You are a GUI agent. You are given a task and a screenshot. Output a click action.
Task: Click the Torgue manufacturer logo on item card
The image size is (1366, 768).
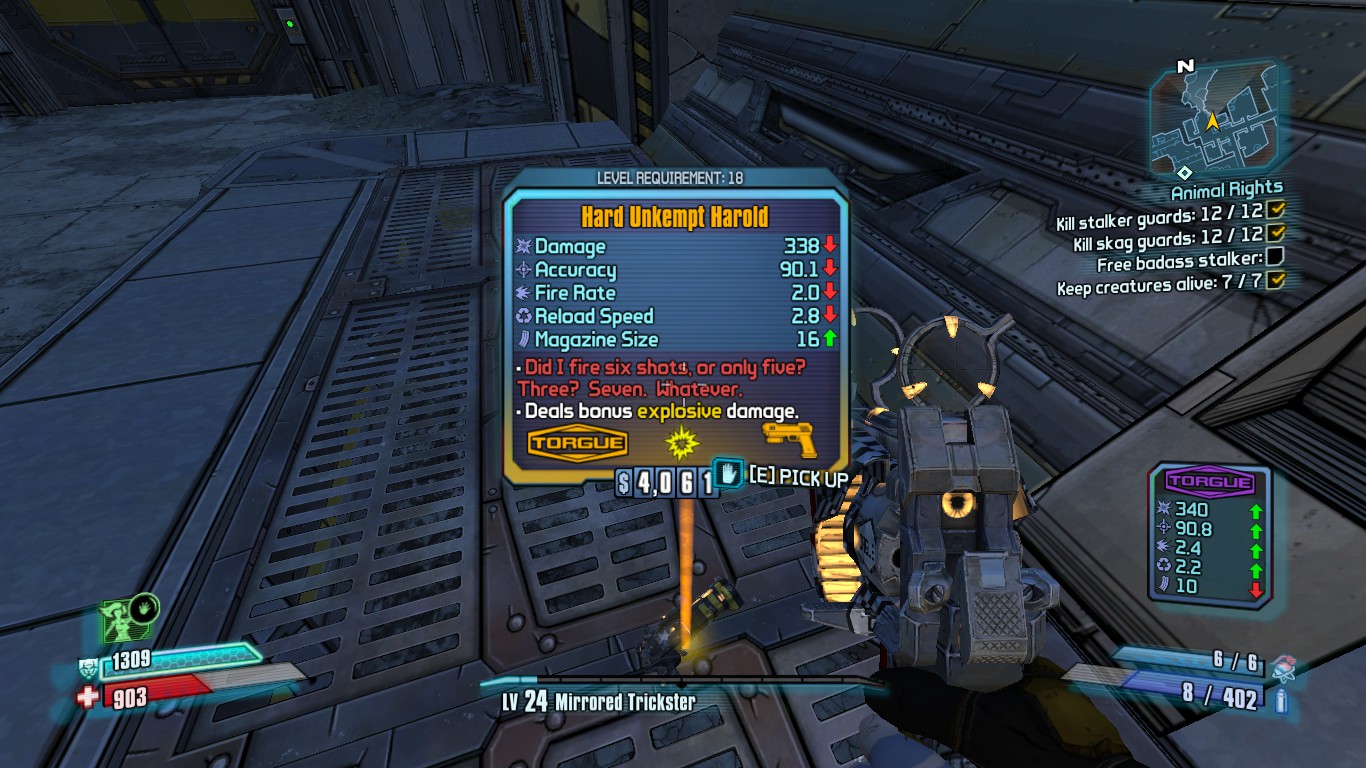pyautogui.click(x=577, y=444)
